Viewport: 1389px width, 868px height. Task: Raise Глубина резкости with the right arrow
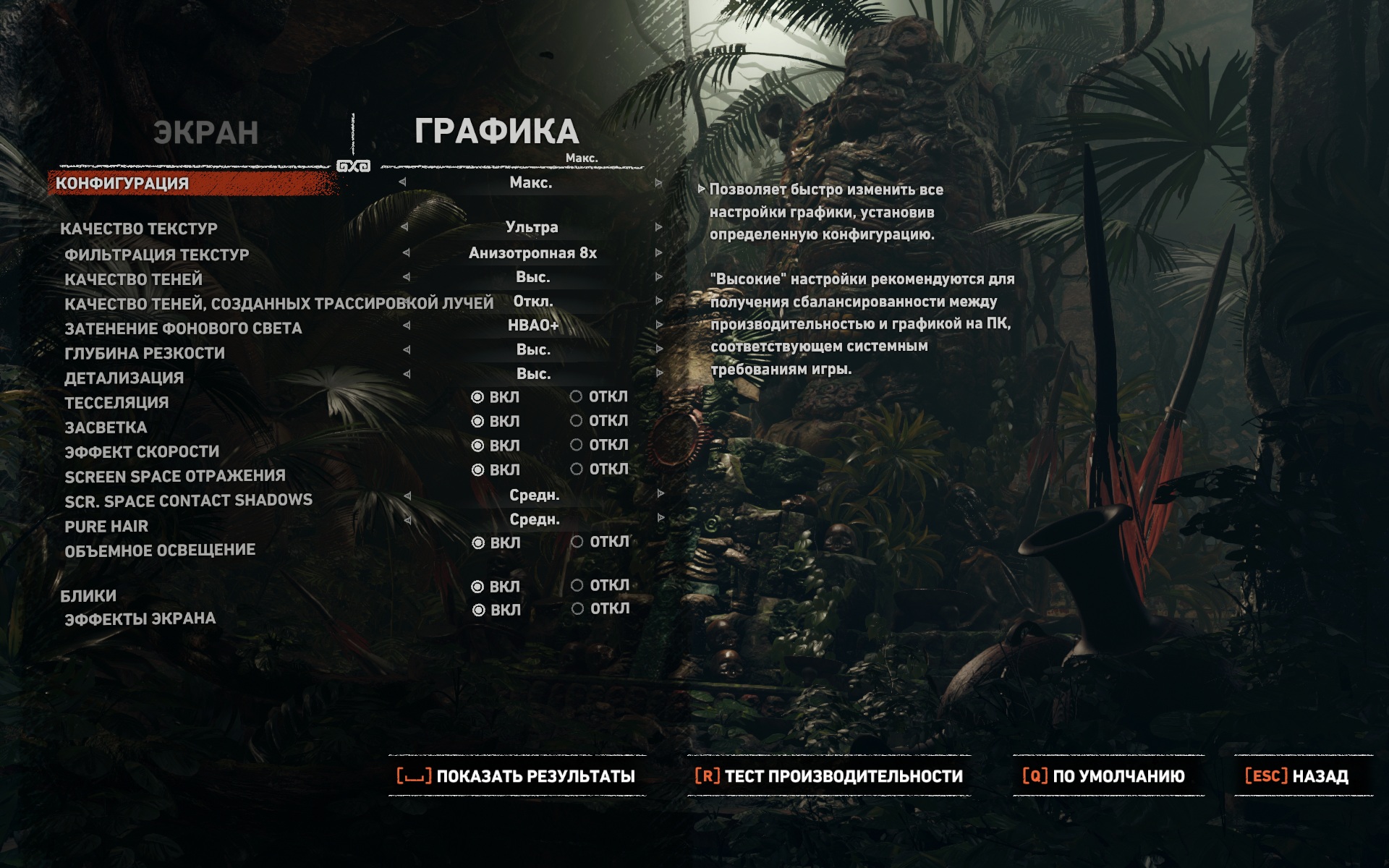tap(658, 349)
